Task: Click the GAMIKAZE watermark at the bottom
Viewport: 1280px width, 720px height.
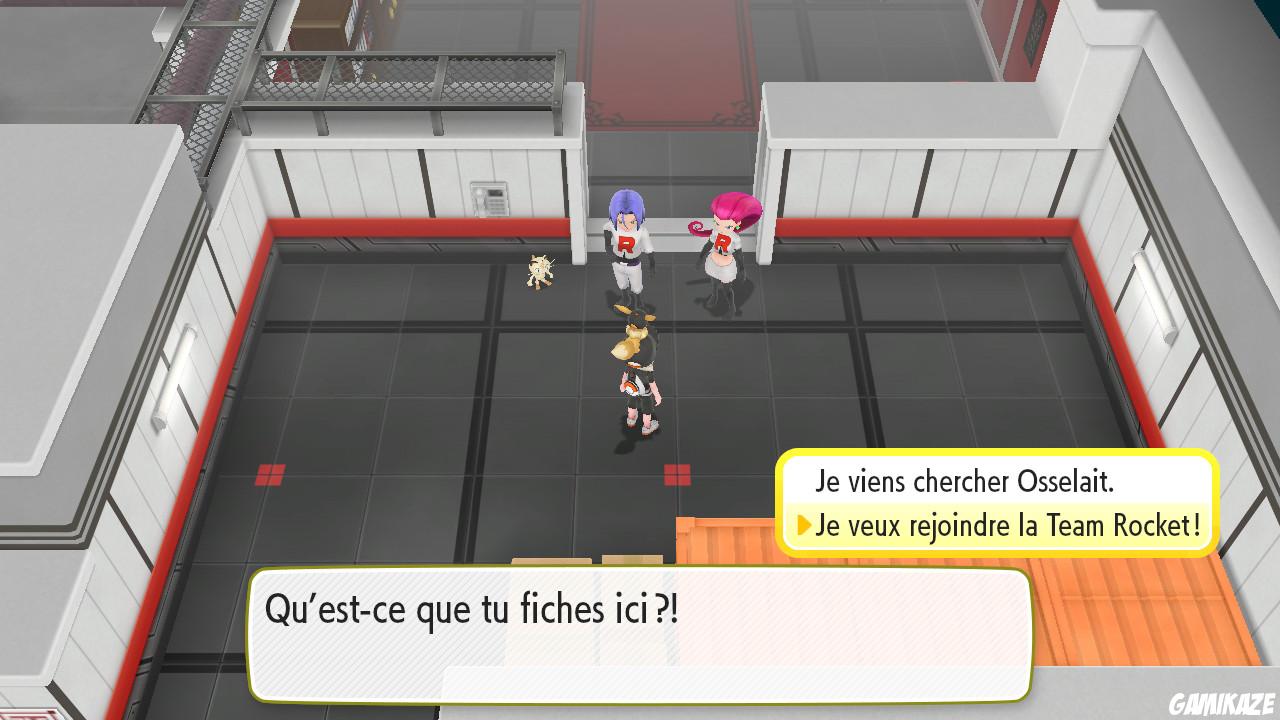Action: (x=1222, y=704)
